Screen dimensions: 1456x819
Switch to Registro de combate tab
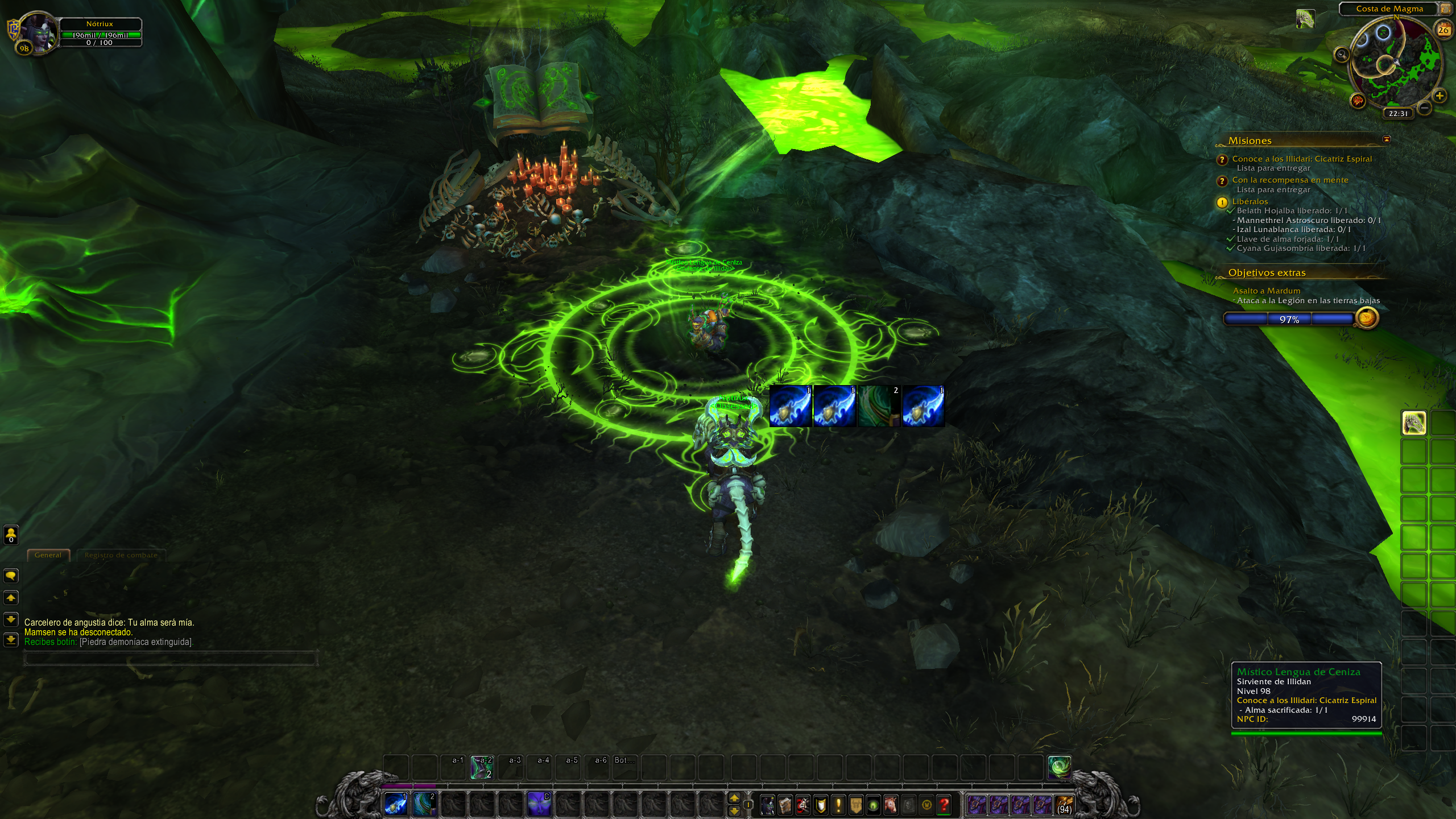pos(121,555)
